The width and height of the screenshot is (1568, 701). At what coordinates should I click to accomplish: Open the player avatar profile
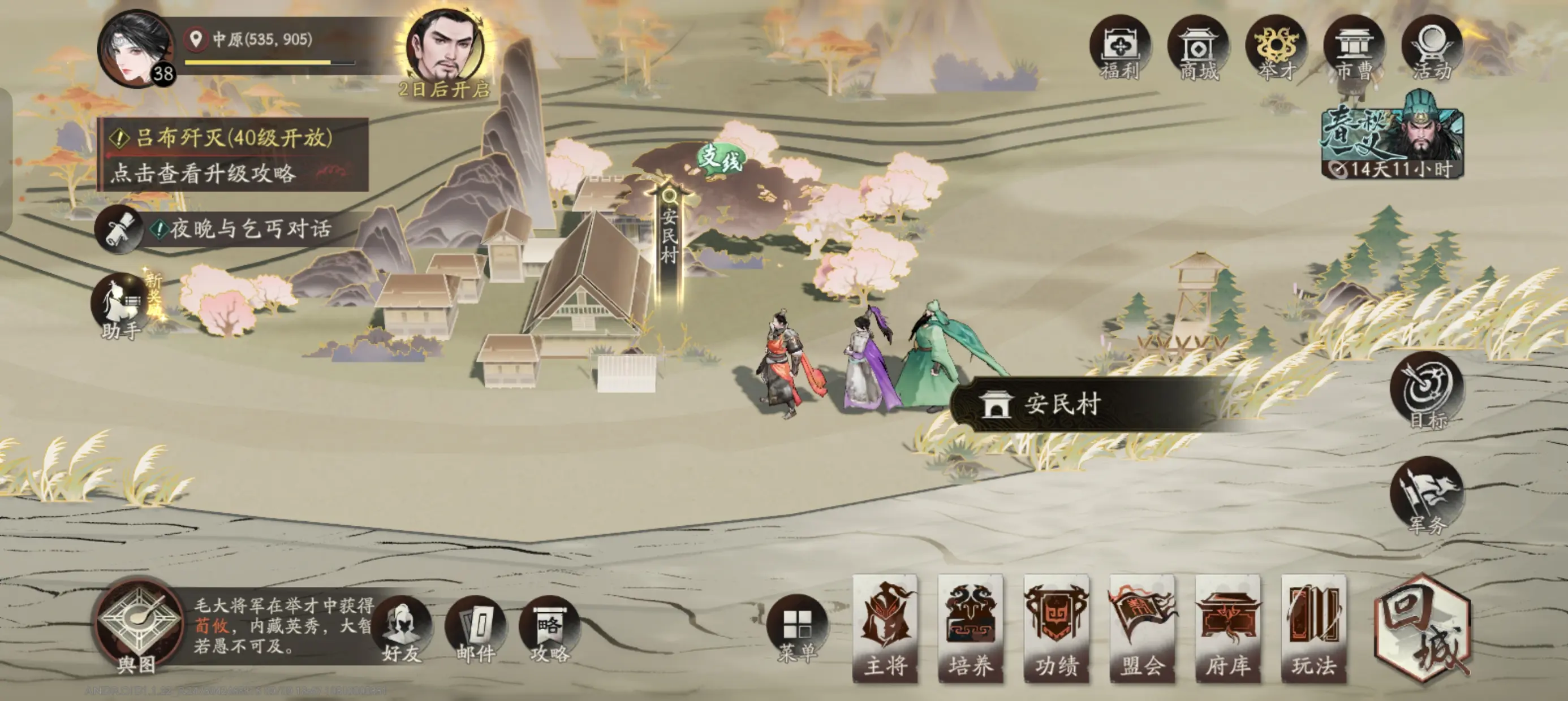pyautogui.click(x=135, y=50)
